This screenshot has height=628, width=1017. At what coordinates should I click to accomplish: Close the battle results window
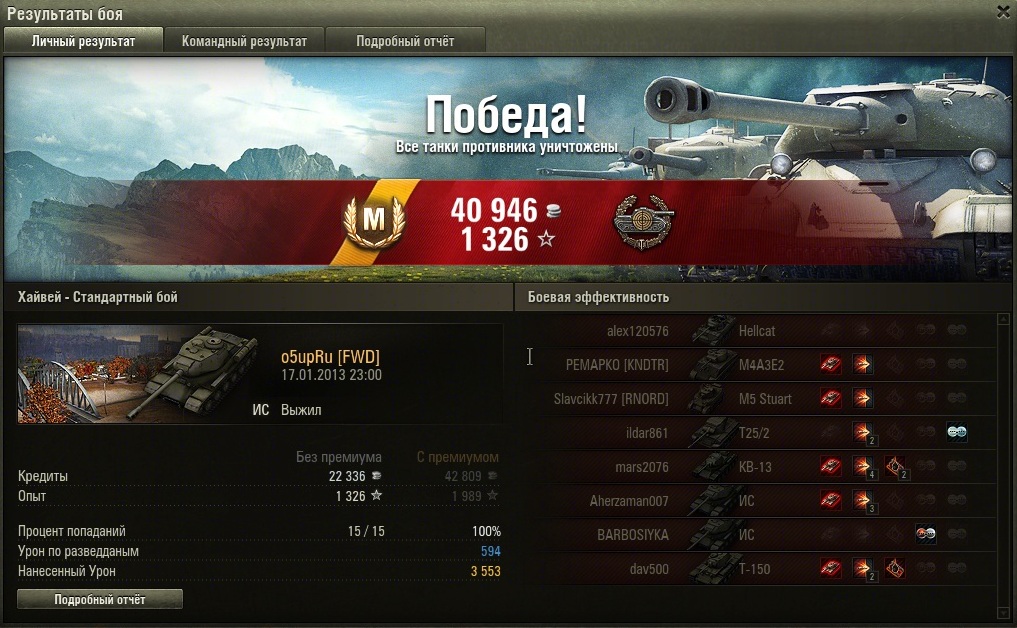1003,11
